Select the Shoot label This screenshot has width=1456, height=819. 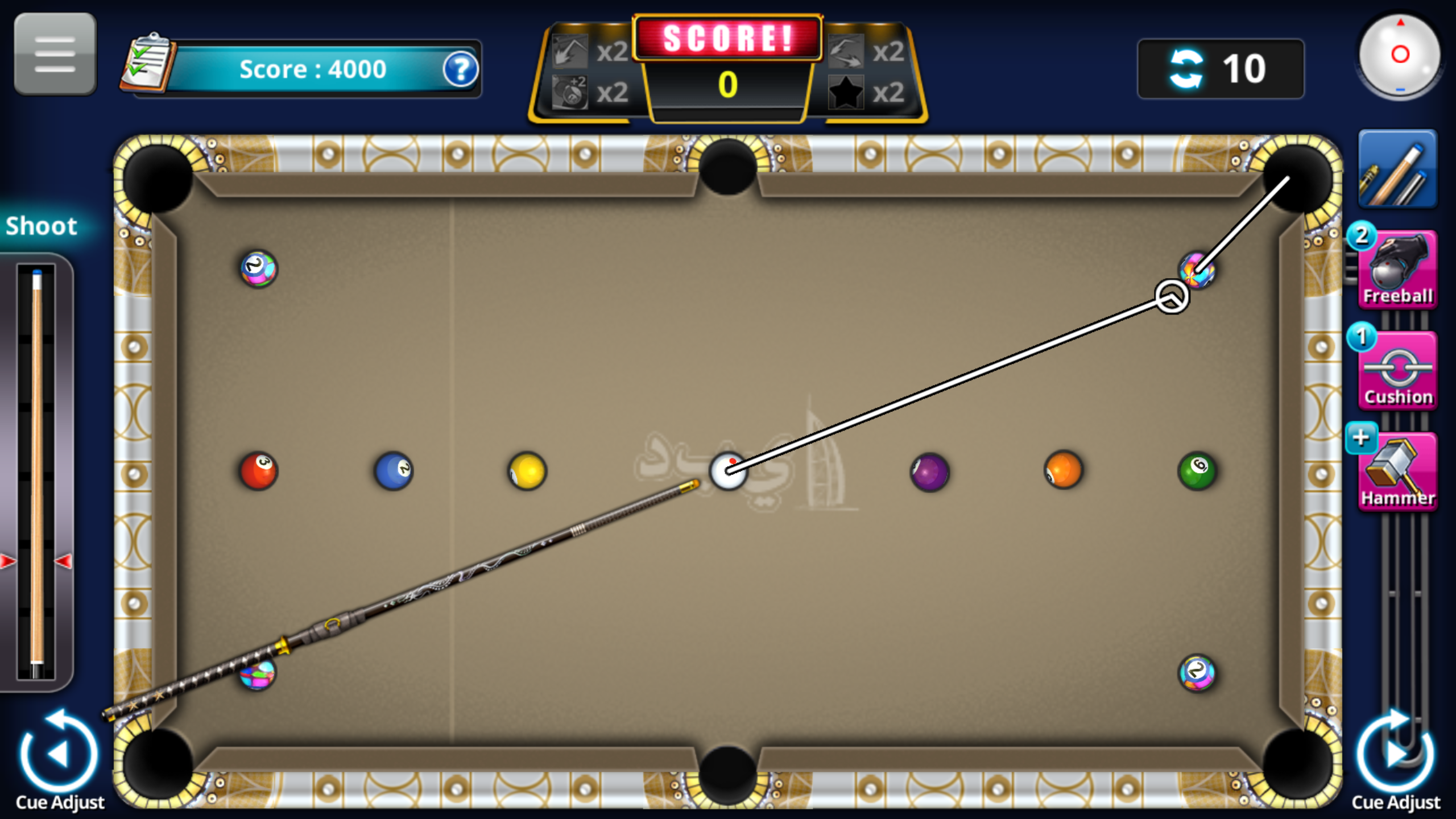pyautogui.click(x=41, y=226)
